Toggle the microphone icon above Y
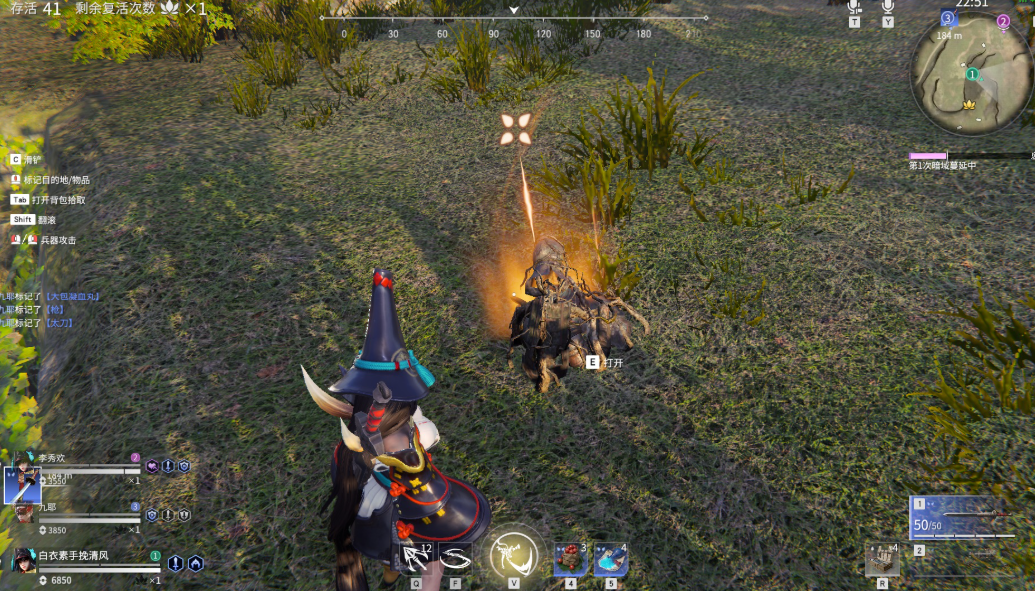The width and height of the screenshot is (1035, 591). tap(887, 6)
